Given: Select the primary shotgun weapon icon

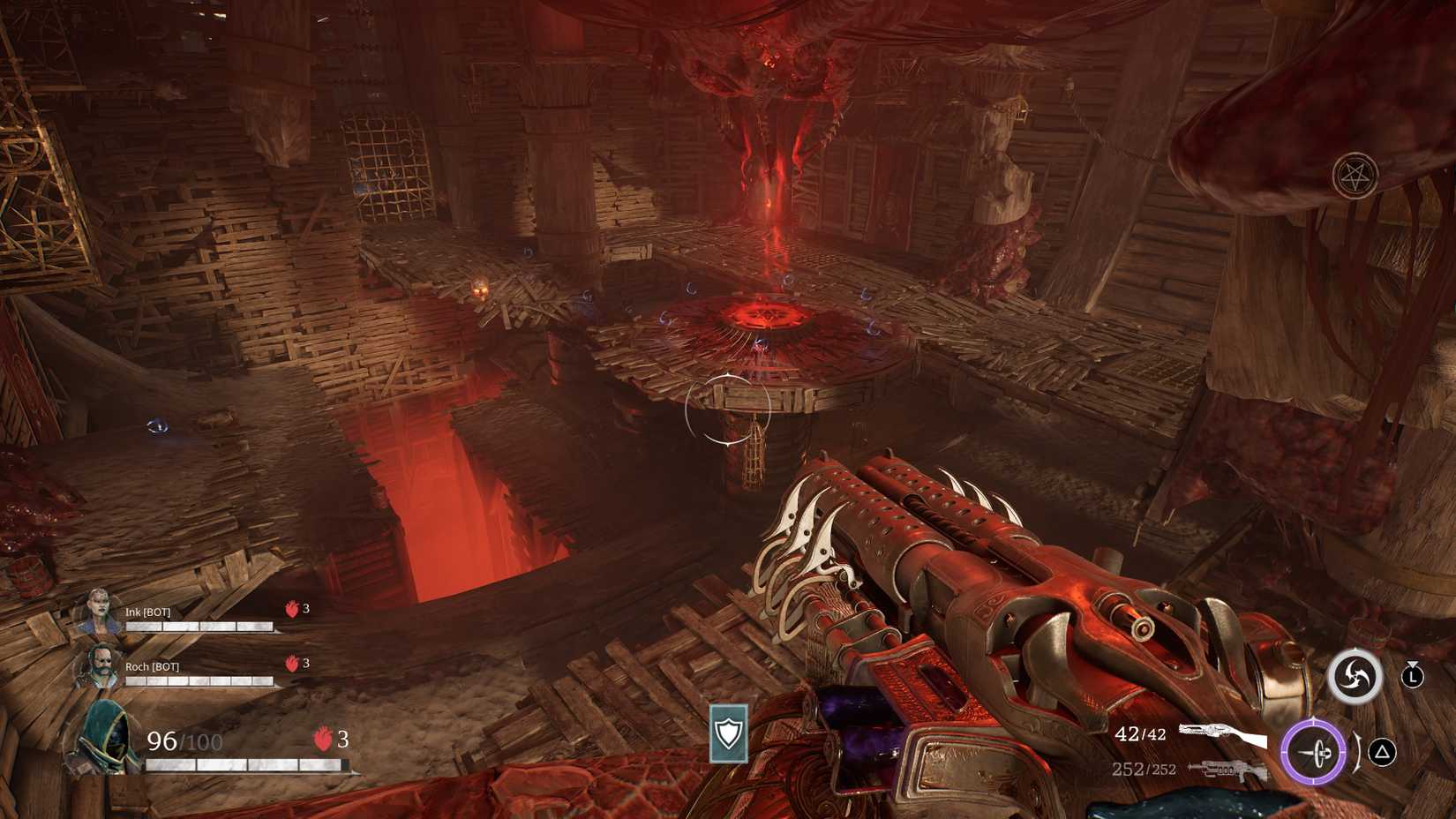Looking at the screenshot, I should click(x=1222, y=733).
